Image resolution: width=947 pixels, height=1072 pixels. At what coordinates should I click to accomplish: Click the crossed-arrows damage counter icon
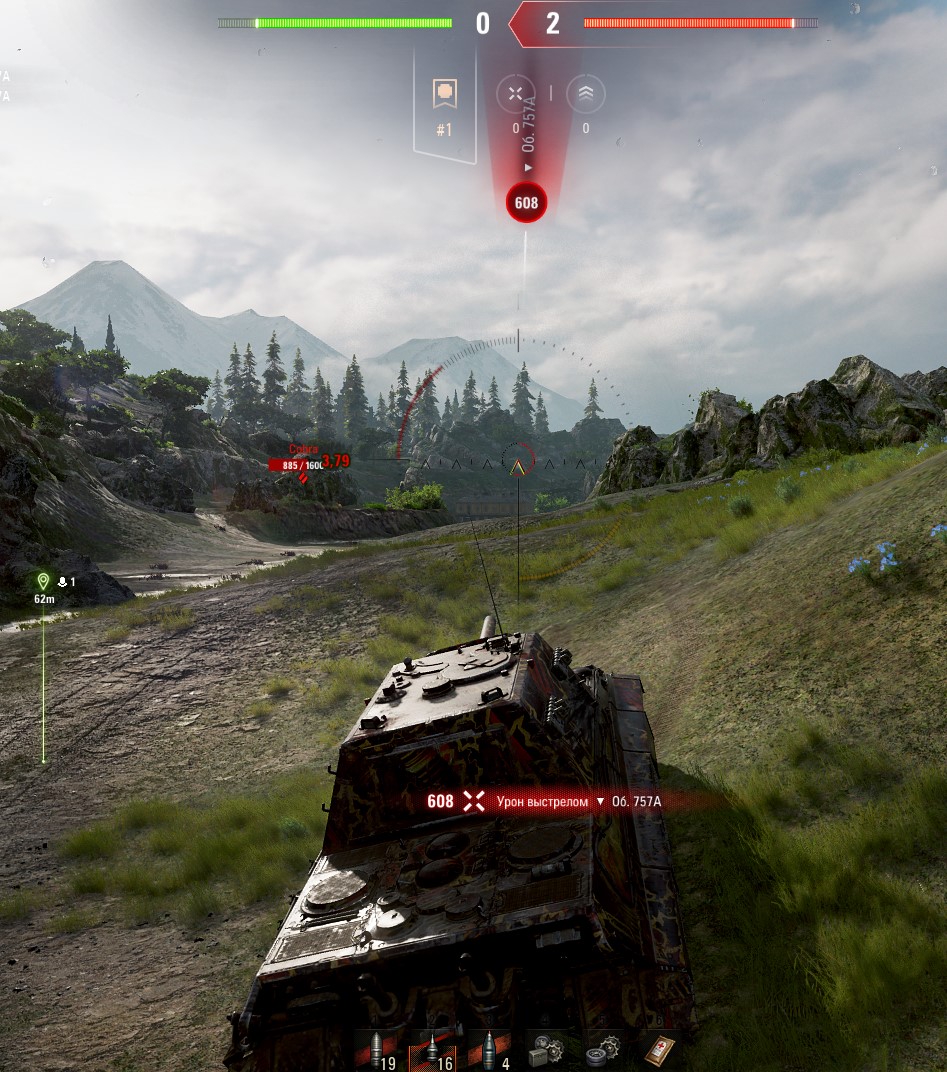515,94
